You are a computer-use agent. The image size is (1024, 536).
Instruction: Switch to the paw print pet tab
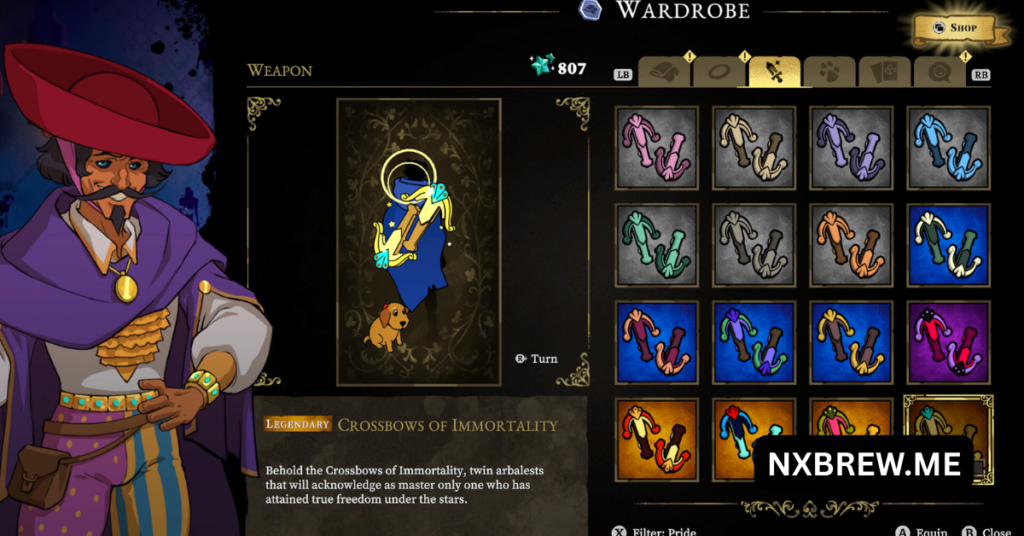pos(829,72)
